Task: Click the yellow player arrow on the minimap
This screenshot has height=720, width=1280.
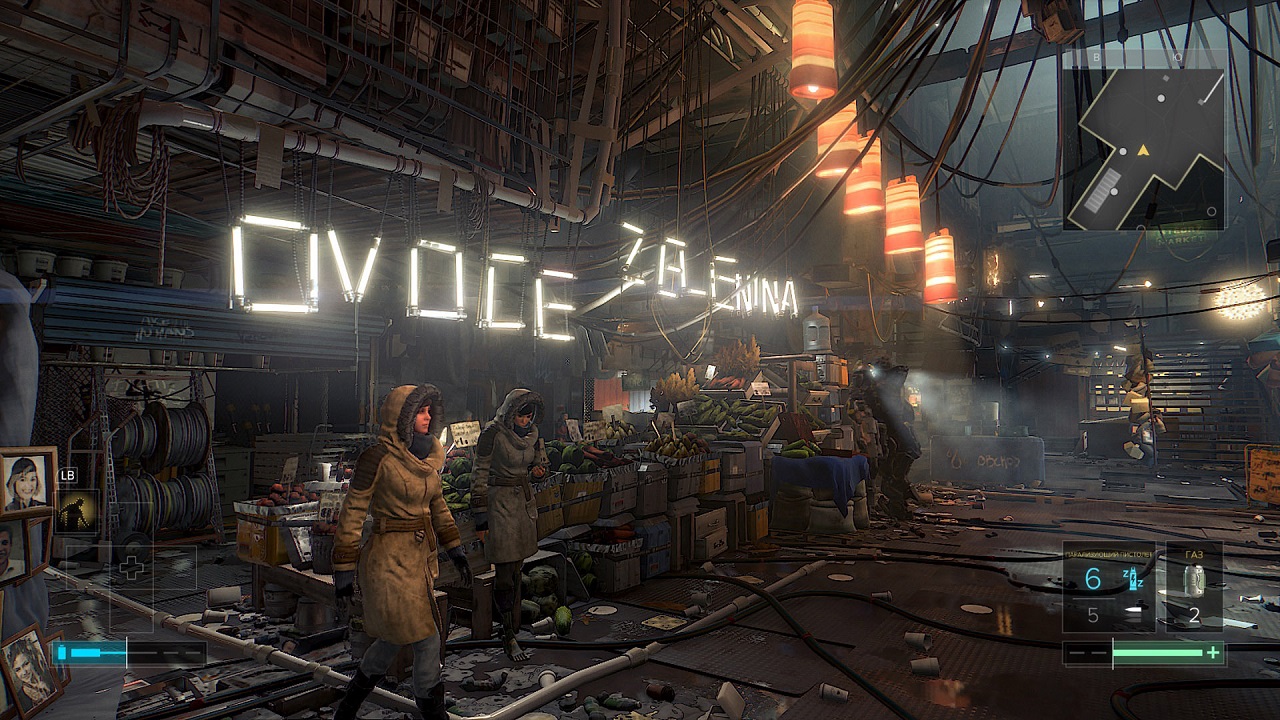Action: point(1144,150)
